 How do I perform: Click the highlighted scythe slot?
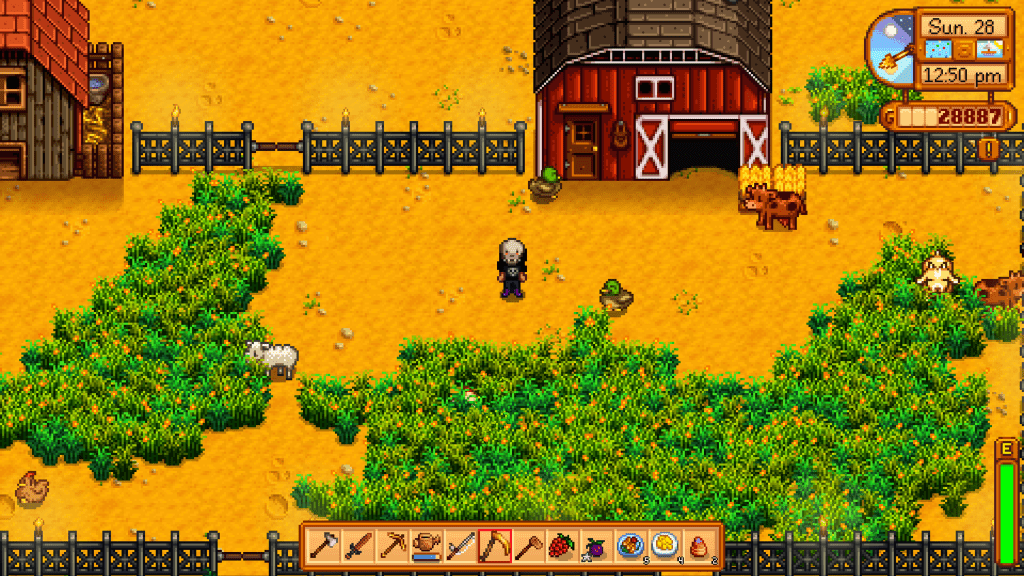[x=494, y=546]
